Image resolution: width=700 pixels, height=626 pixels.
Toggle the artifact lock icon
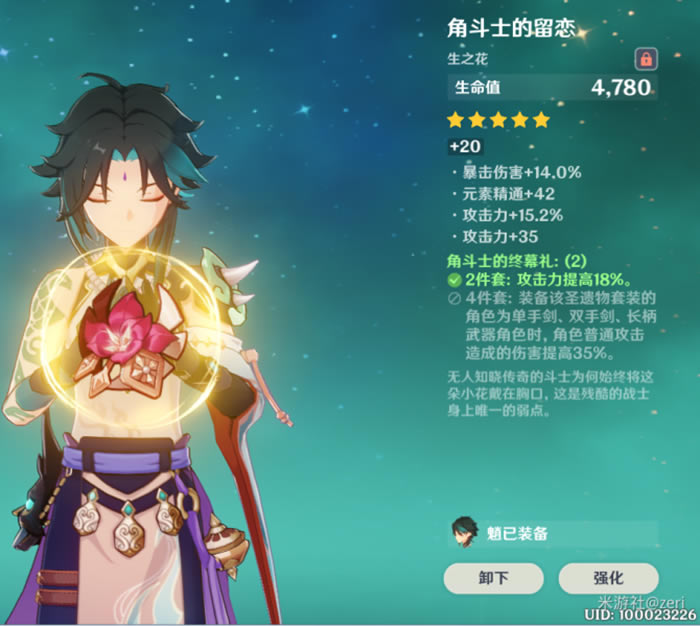point(645,58)
